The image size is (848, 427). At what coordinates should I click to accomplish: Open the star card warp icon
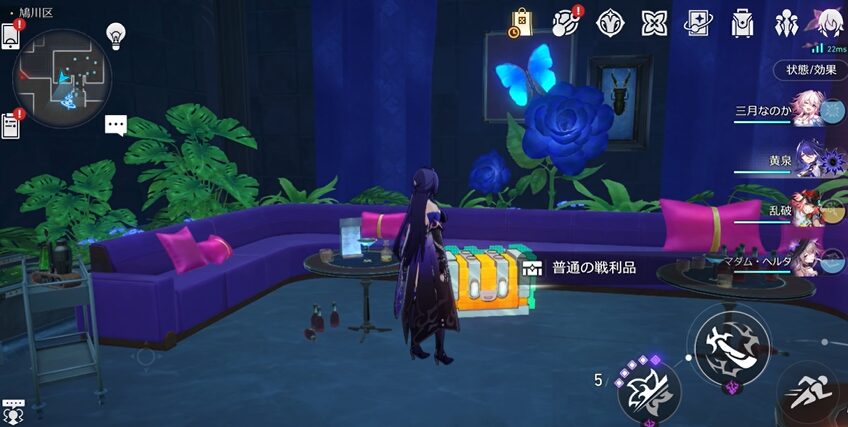pos(698,22)
